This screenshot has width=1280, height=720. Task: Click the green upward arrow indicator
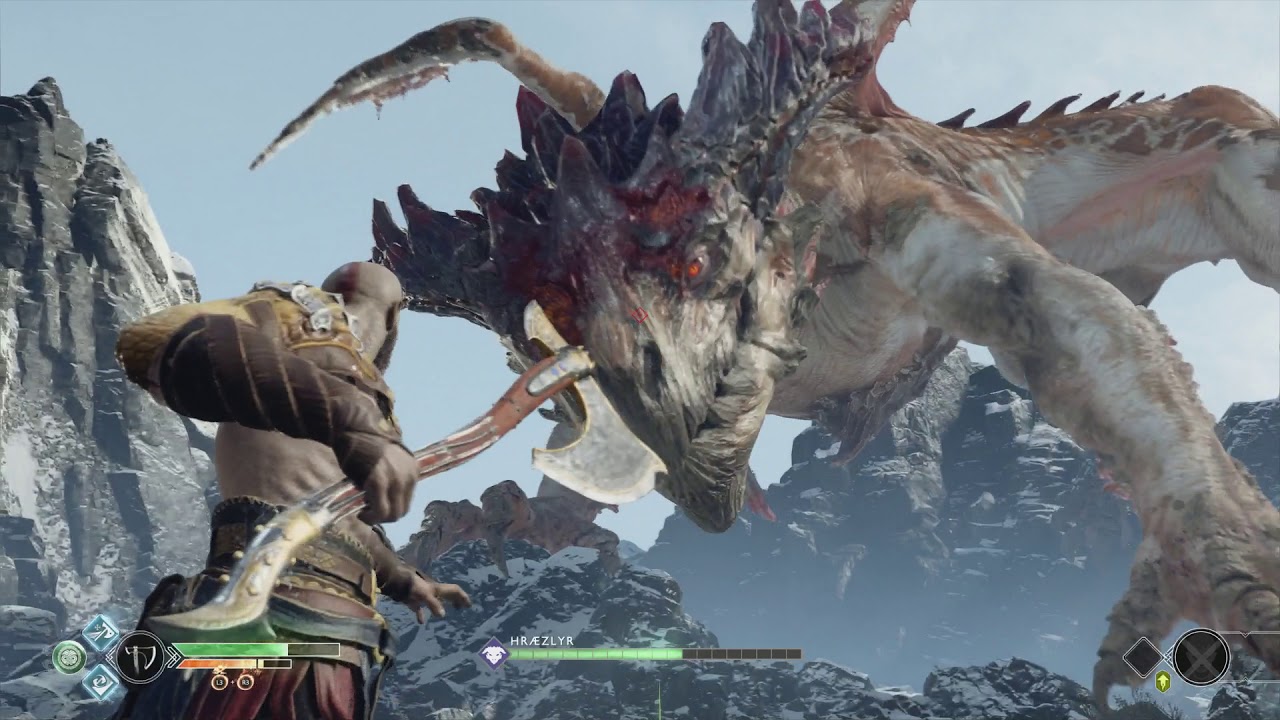tap(1163, 681)
